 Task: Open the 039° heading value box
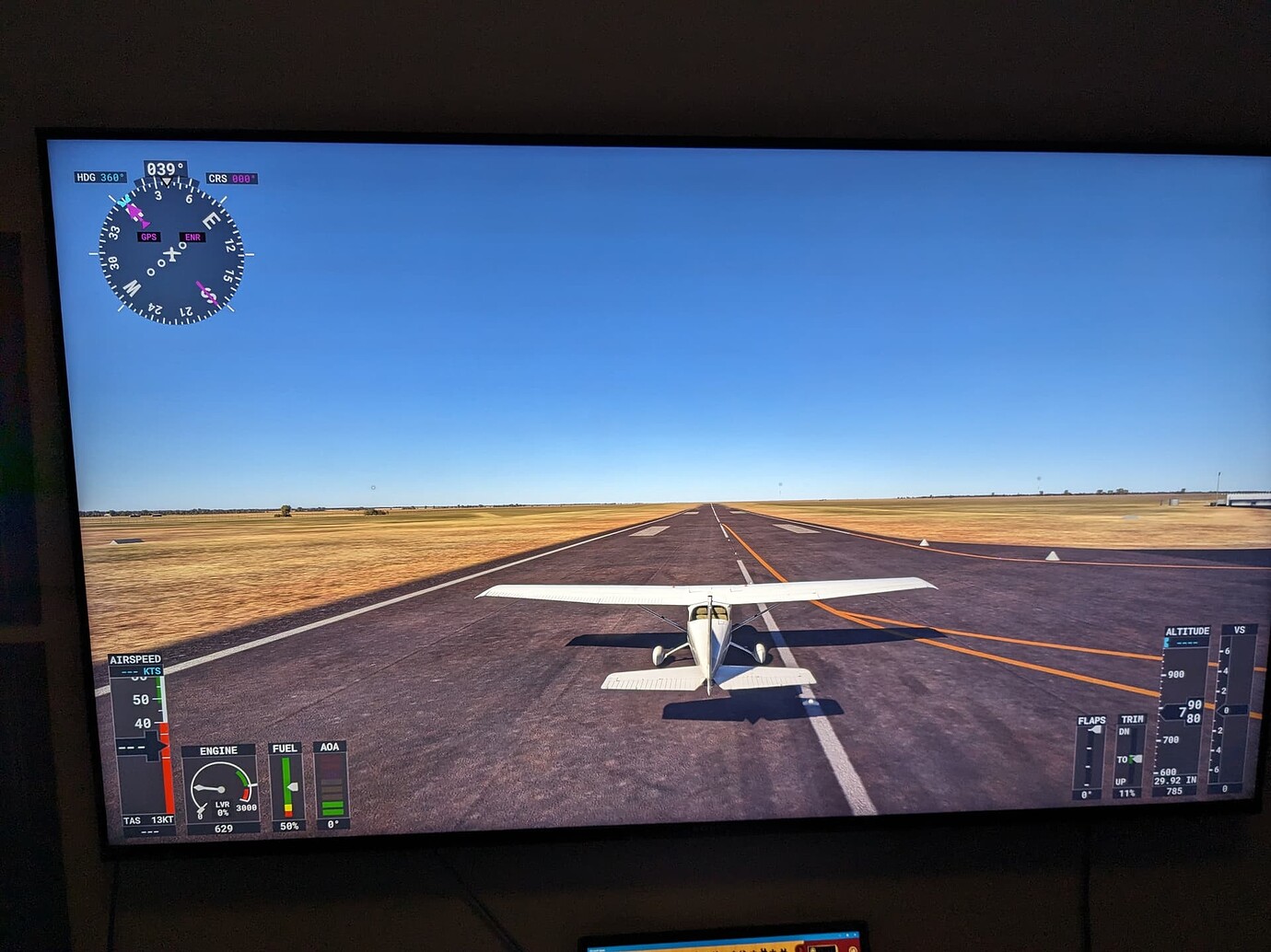[165, 168]
